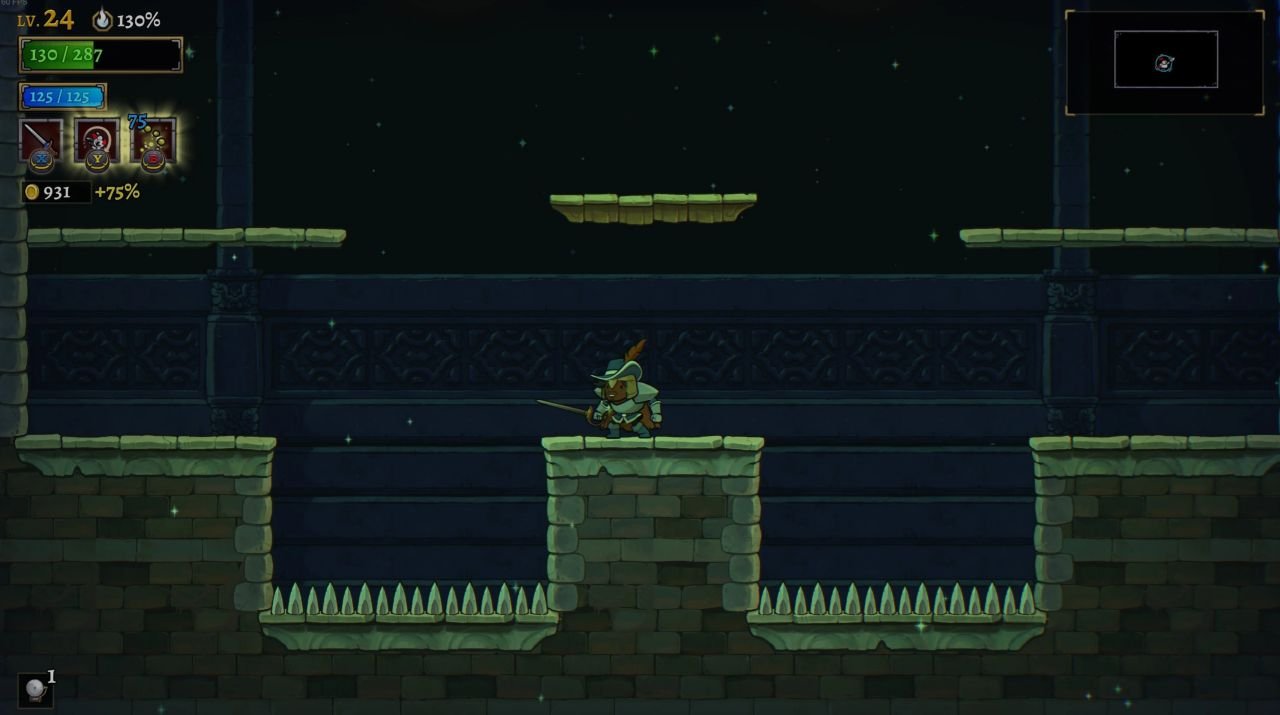Click the minimap room display
Screen dimensions: 1280x715
pyautogui.click(x=1166, y=60)
